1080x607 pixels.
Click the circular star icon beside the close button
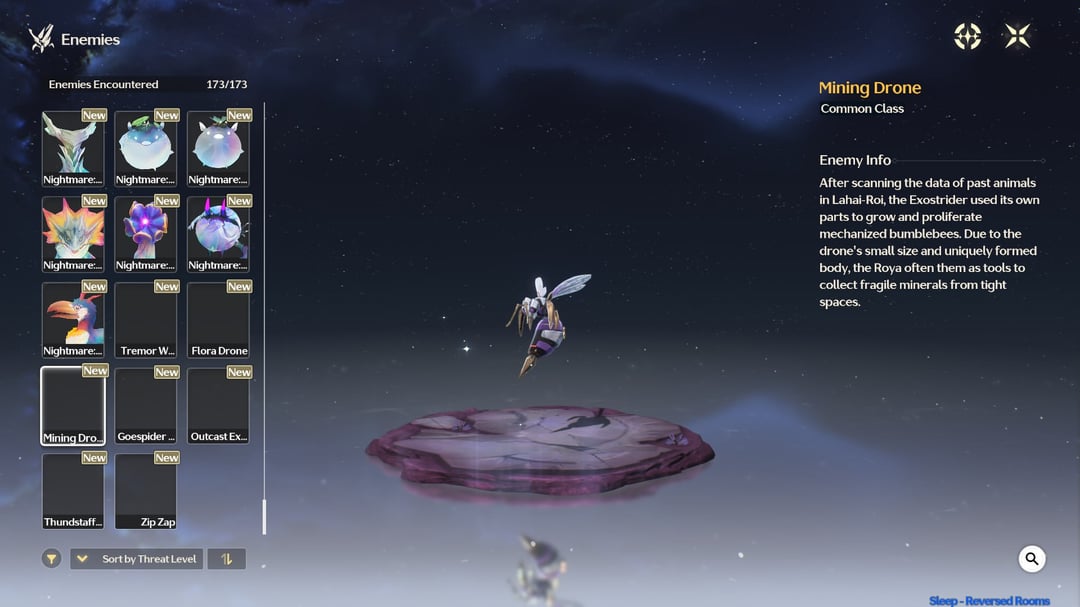[967, 37]
